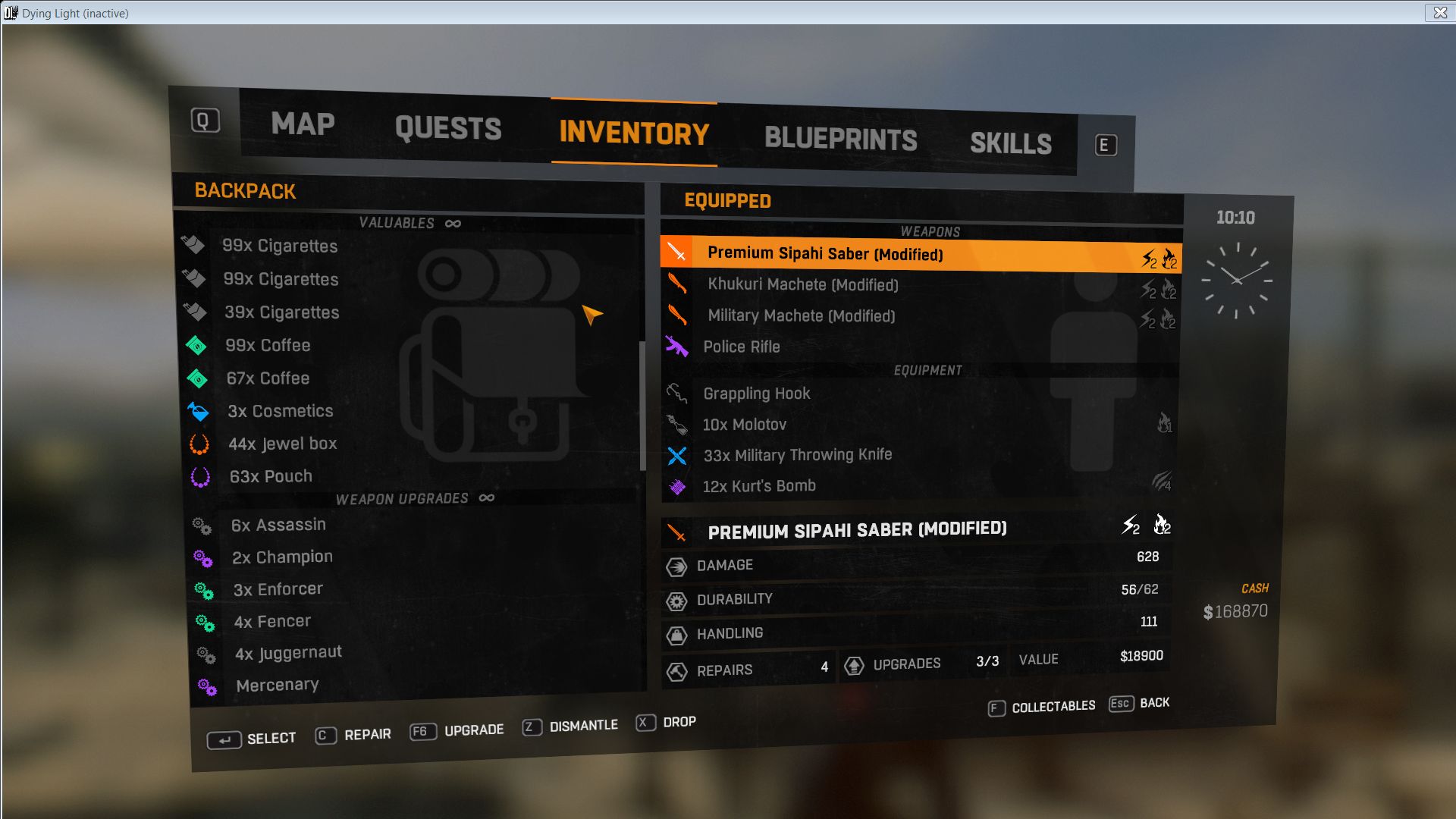Viewport: 1456px width, 819px height.
Task: Select the 63x Pouch valuable
Action: 271,476
